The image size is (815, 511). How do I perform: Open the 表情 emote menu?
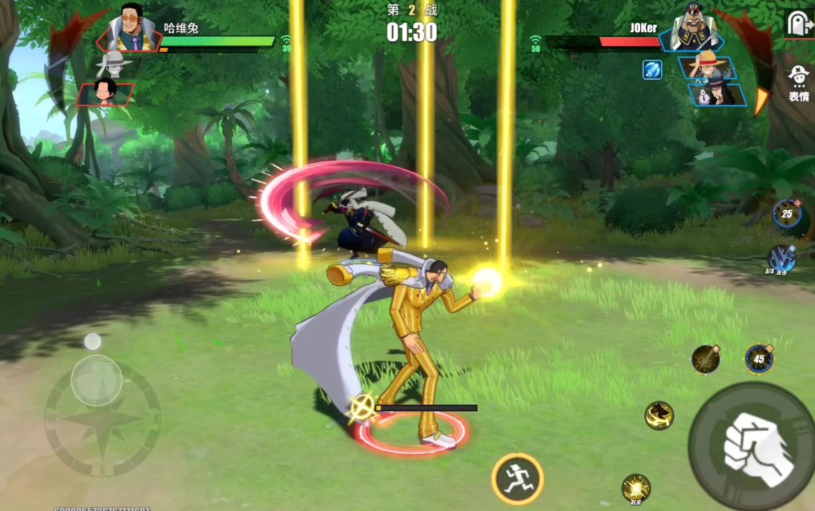point(798,80)
